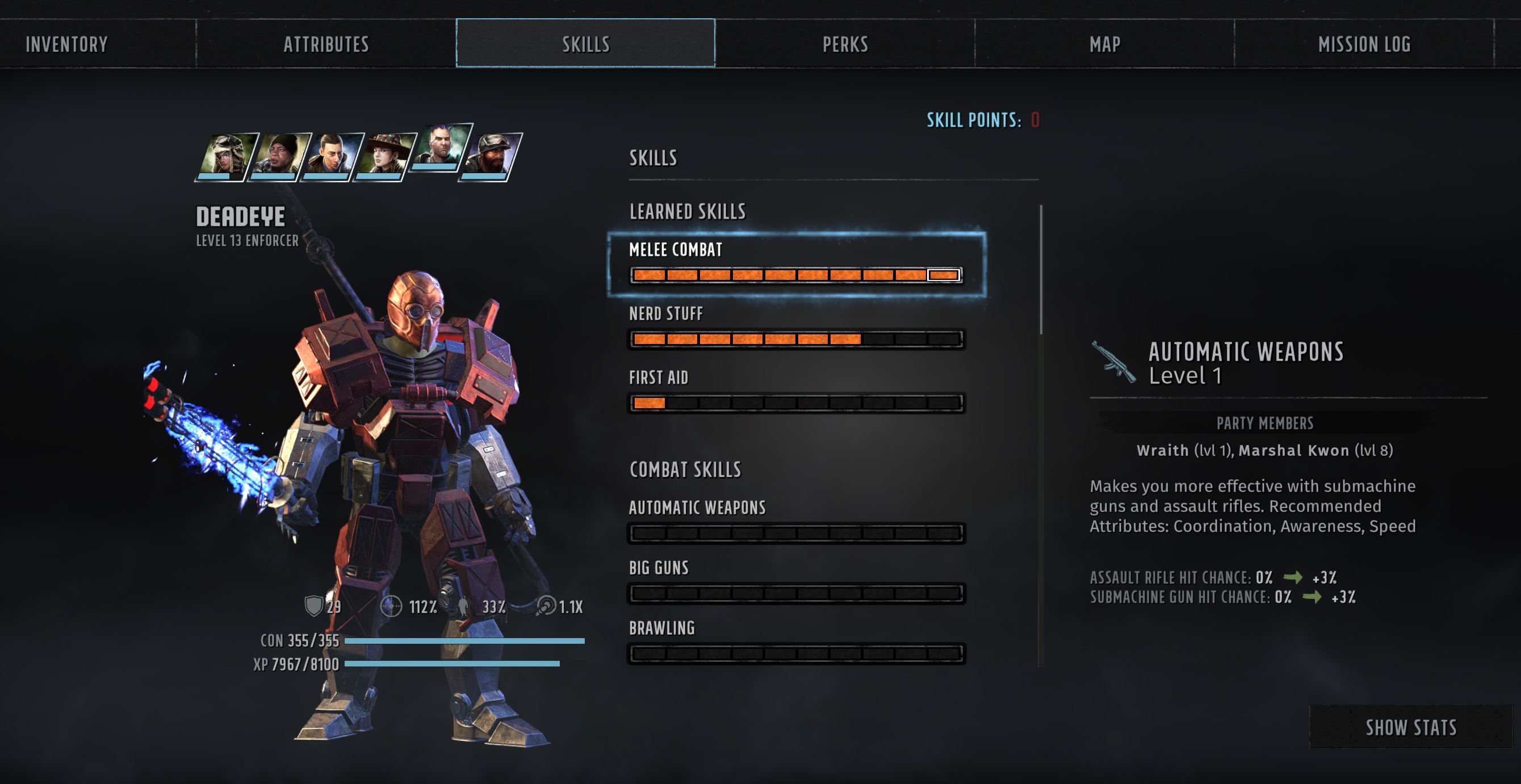
Task: Click the Show Stats button
Action: (1411, 727)
